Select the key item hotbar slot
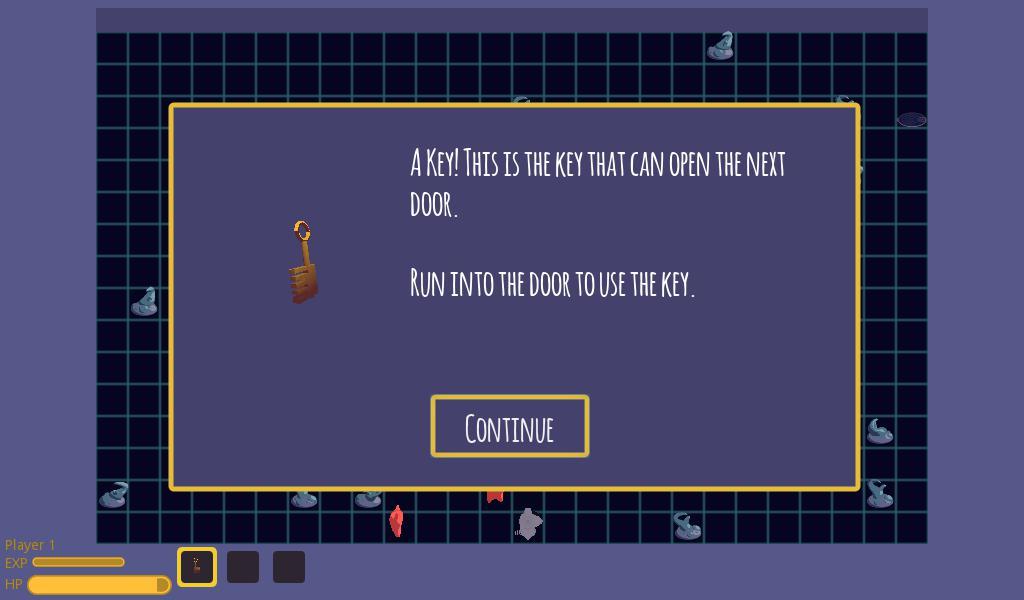This screenshot has height=600, width=1024. pos(197,567)
